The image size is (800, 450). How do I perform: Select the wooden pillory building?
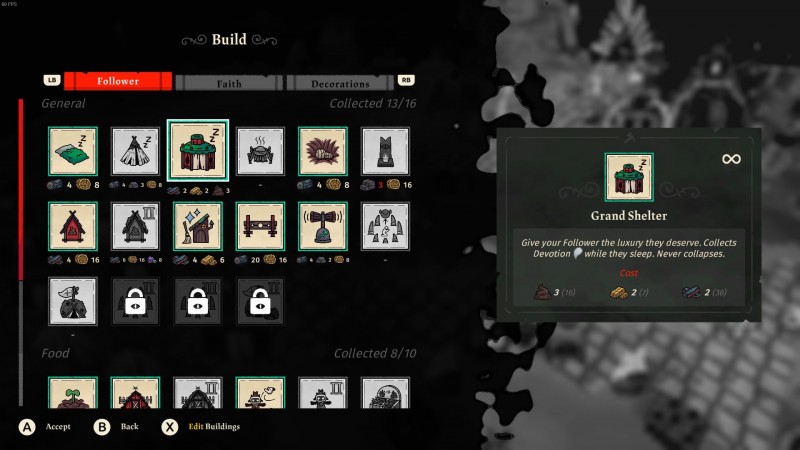(260, 226)
